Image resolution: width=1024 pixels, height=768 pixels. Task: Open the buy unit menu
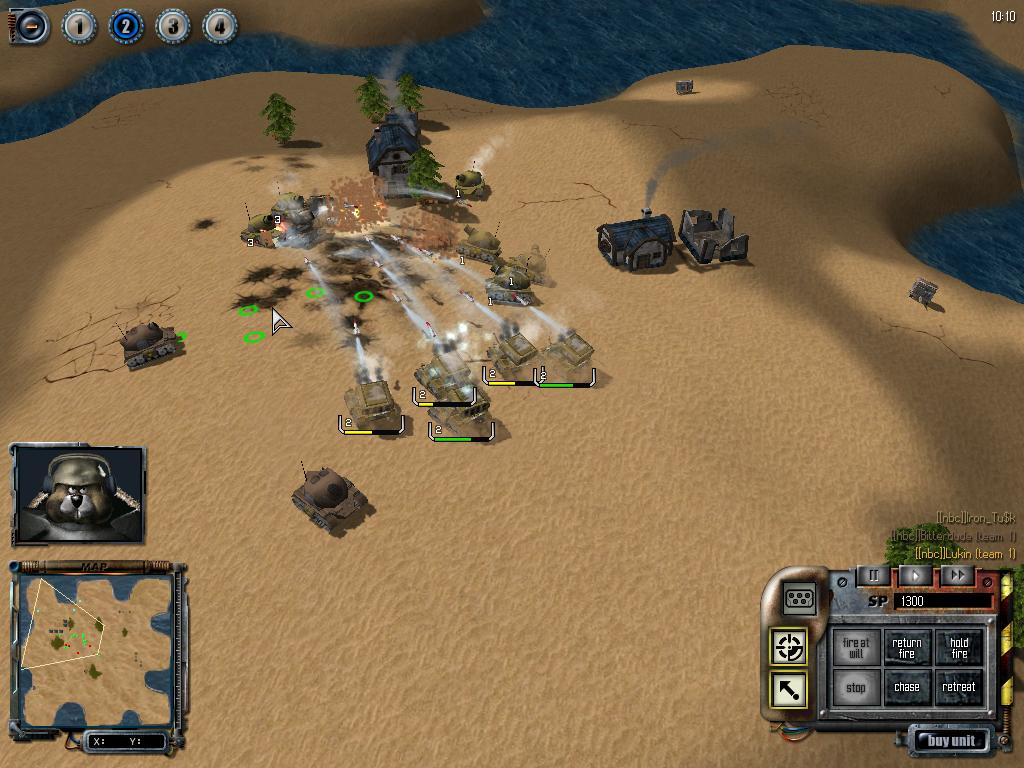(950, 741)
